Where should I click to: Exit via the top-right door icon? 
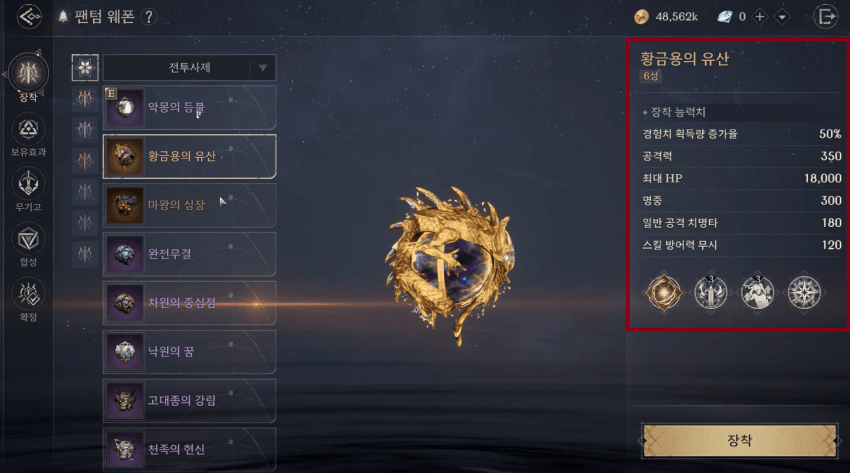pyautogui.click(x=826, y=16)
